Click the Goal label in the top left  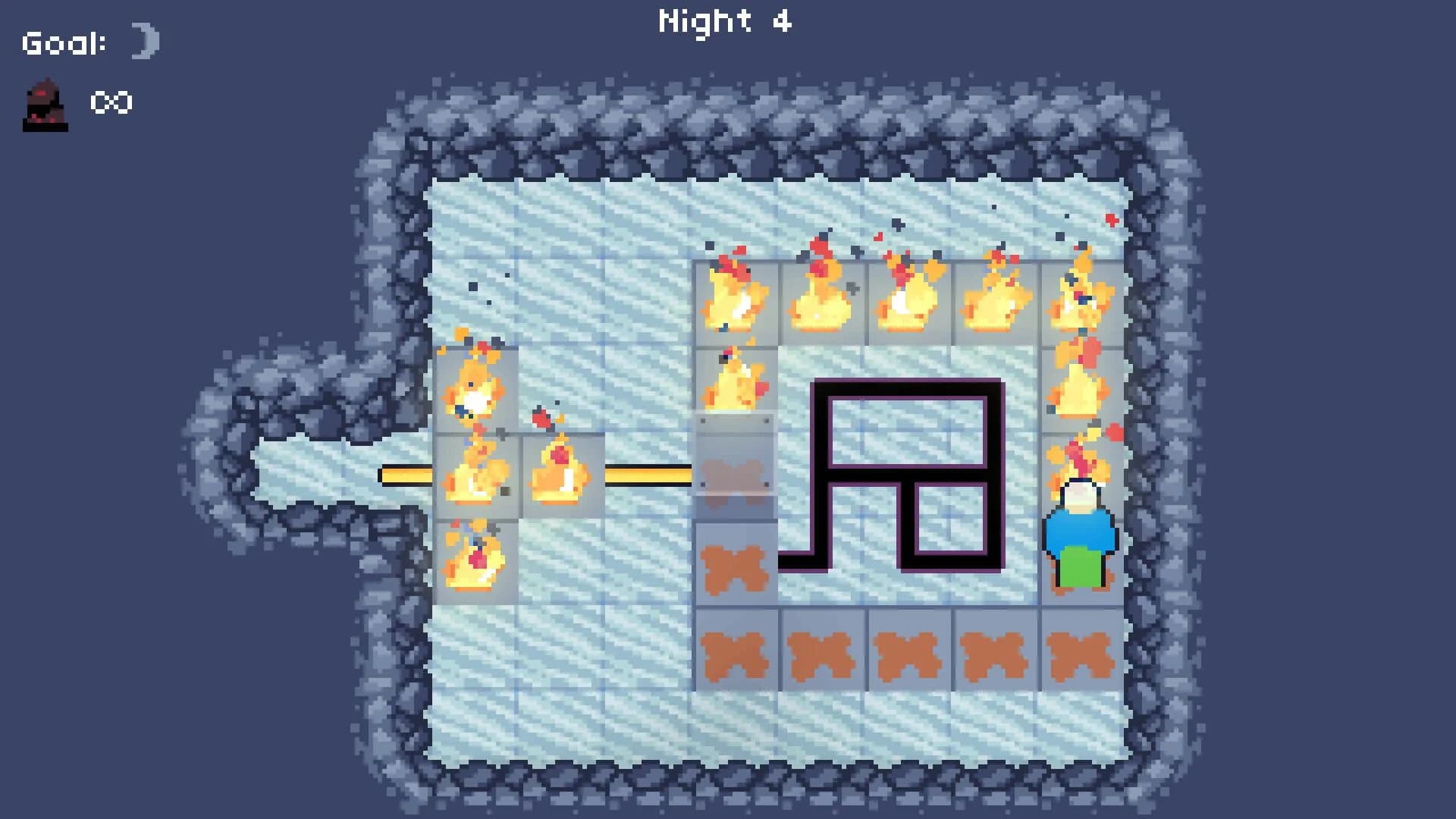click(x=64, y=42)
